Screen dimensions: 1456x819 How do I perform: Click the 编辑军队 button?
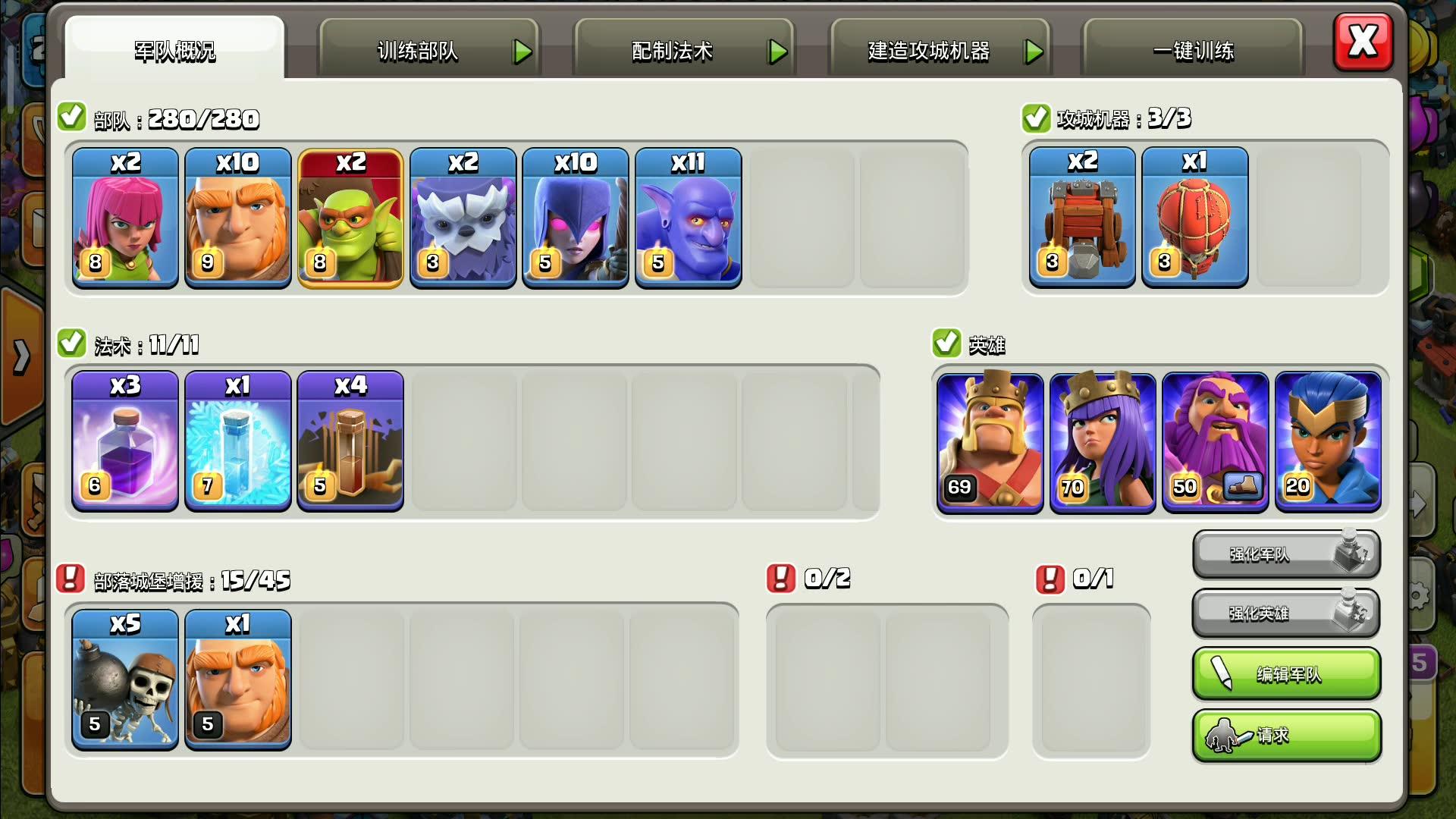pos(1286,673)
